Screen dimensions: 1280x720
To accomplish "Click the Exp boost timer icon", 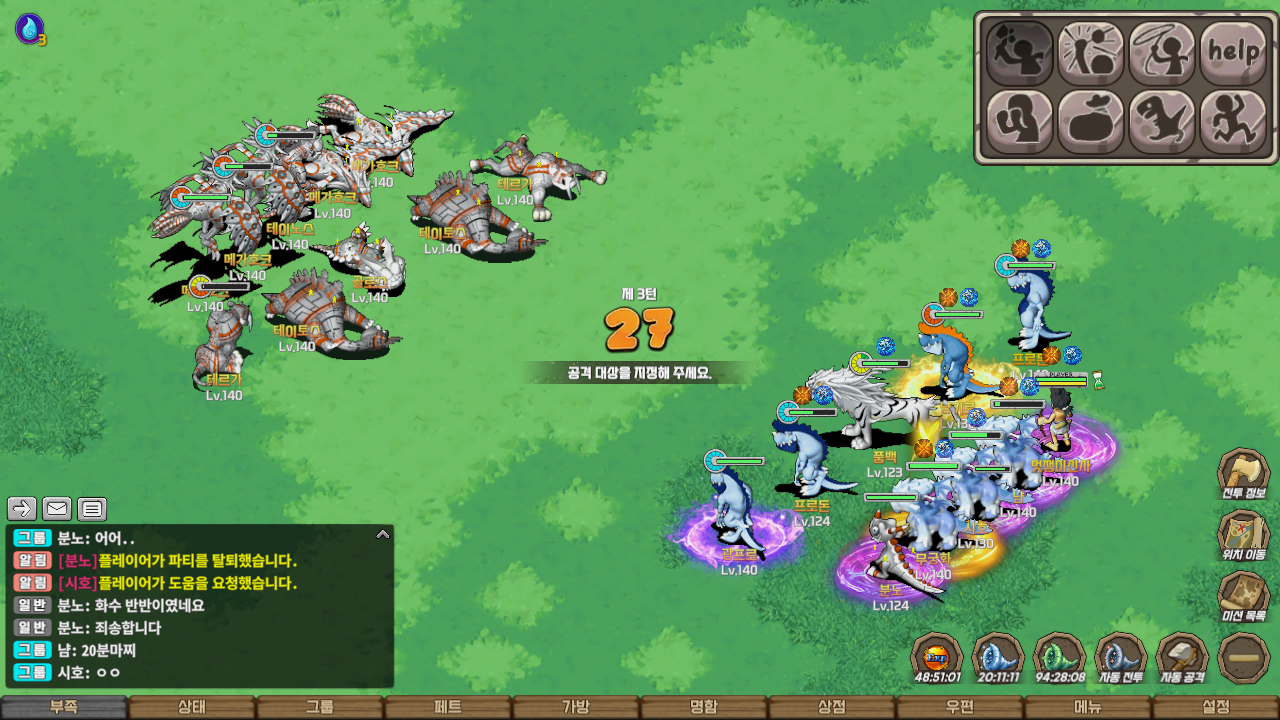I will click(x=937, y=658).
